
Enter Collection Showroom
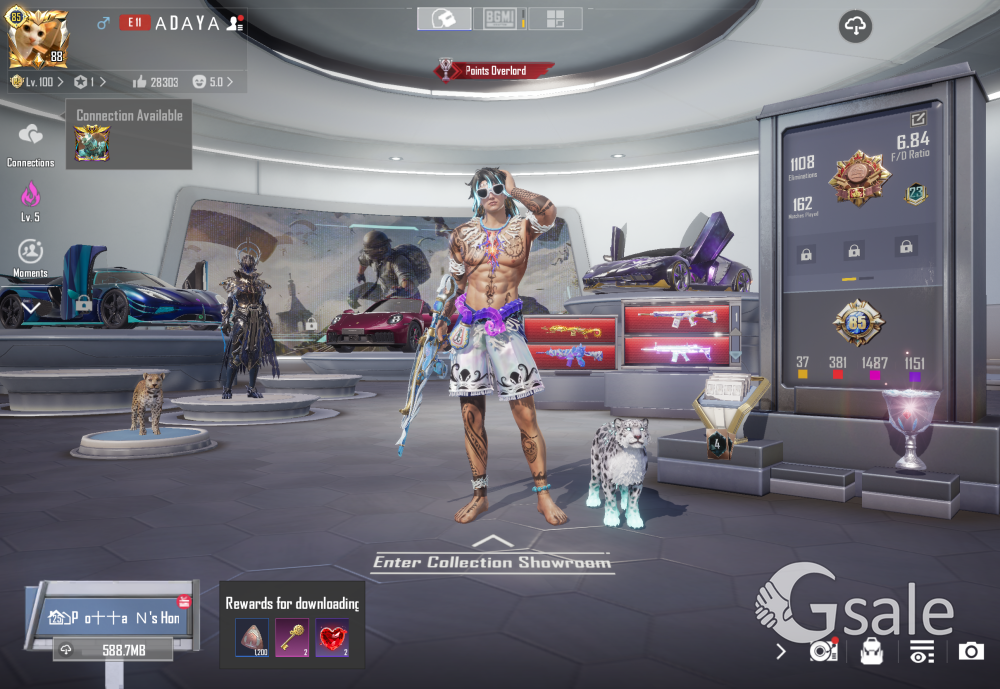click(492, 561)
